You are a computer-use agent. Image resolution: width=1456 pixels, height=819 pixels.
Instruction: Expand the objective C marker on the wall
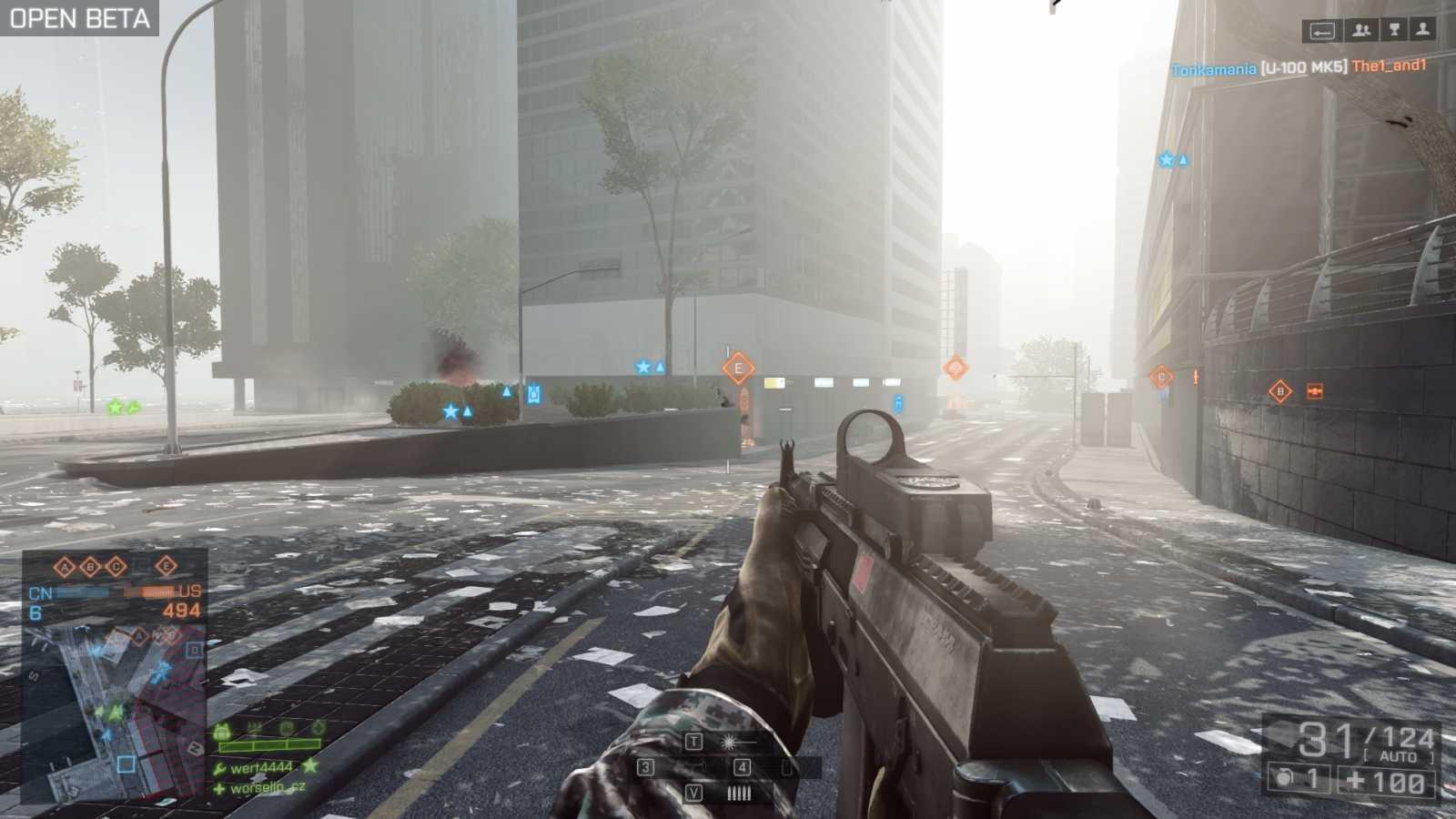(1160, 376)
